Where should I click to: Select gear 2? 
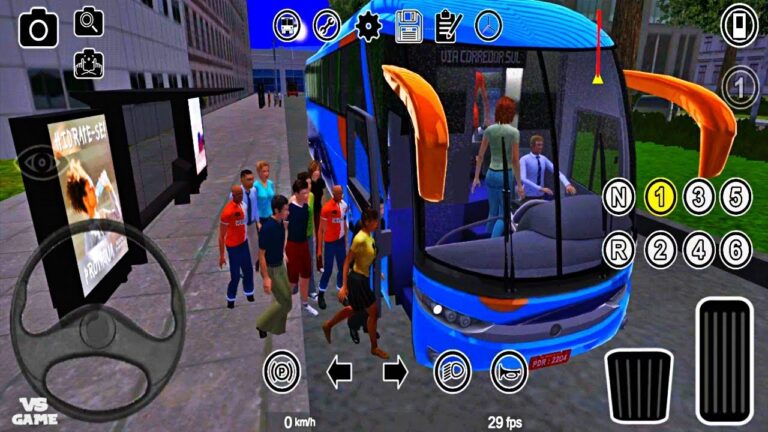[659, 250]
